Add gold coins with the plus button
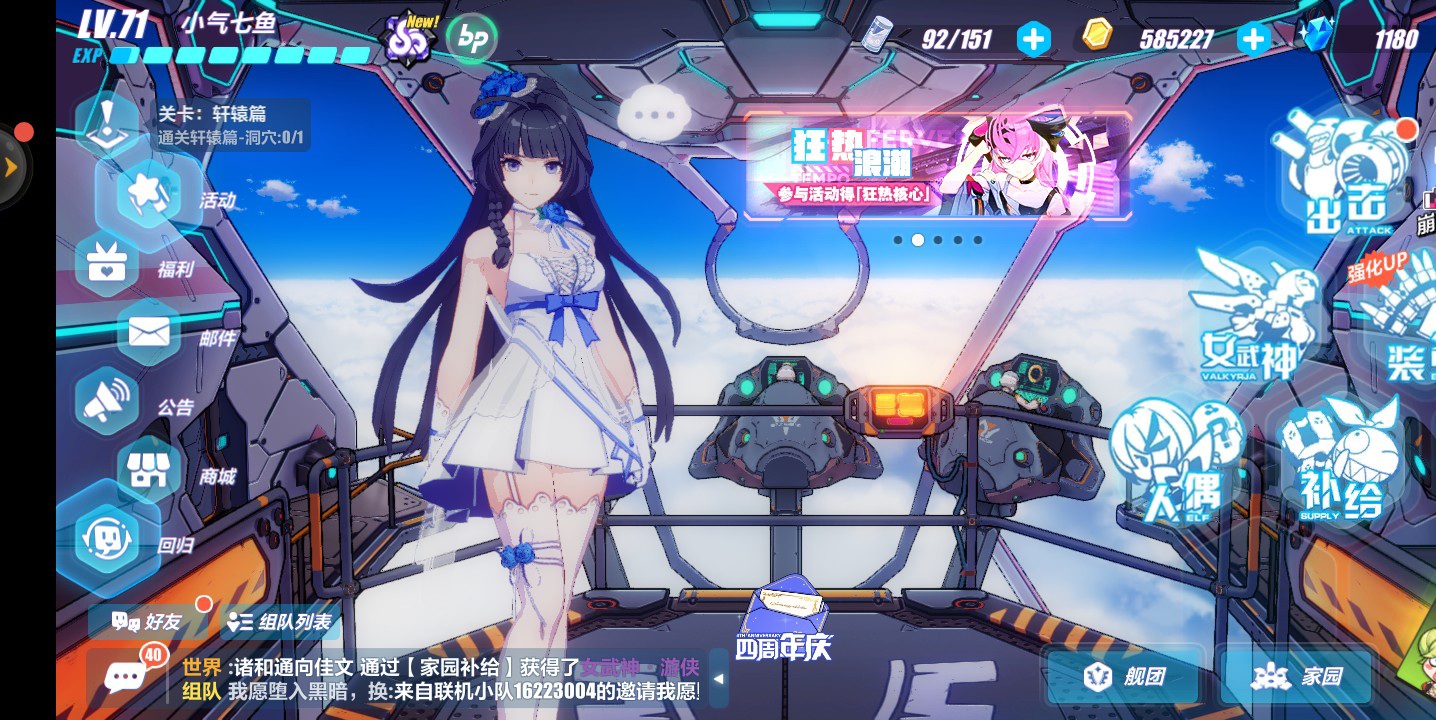Image resolution: width=1436 pixels, height=720 pixels. click(x=1253, y=39)
